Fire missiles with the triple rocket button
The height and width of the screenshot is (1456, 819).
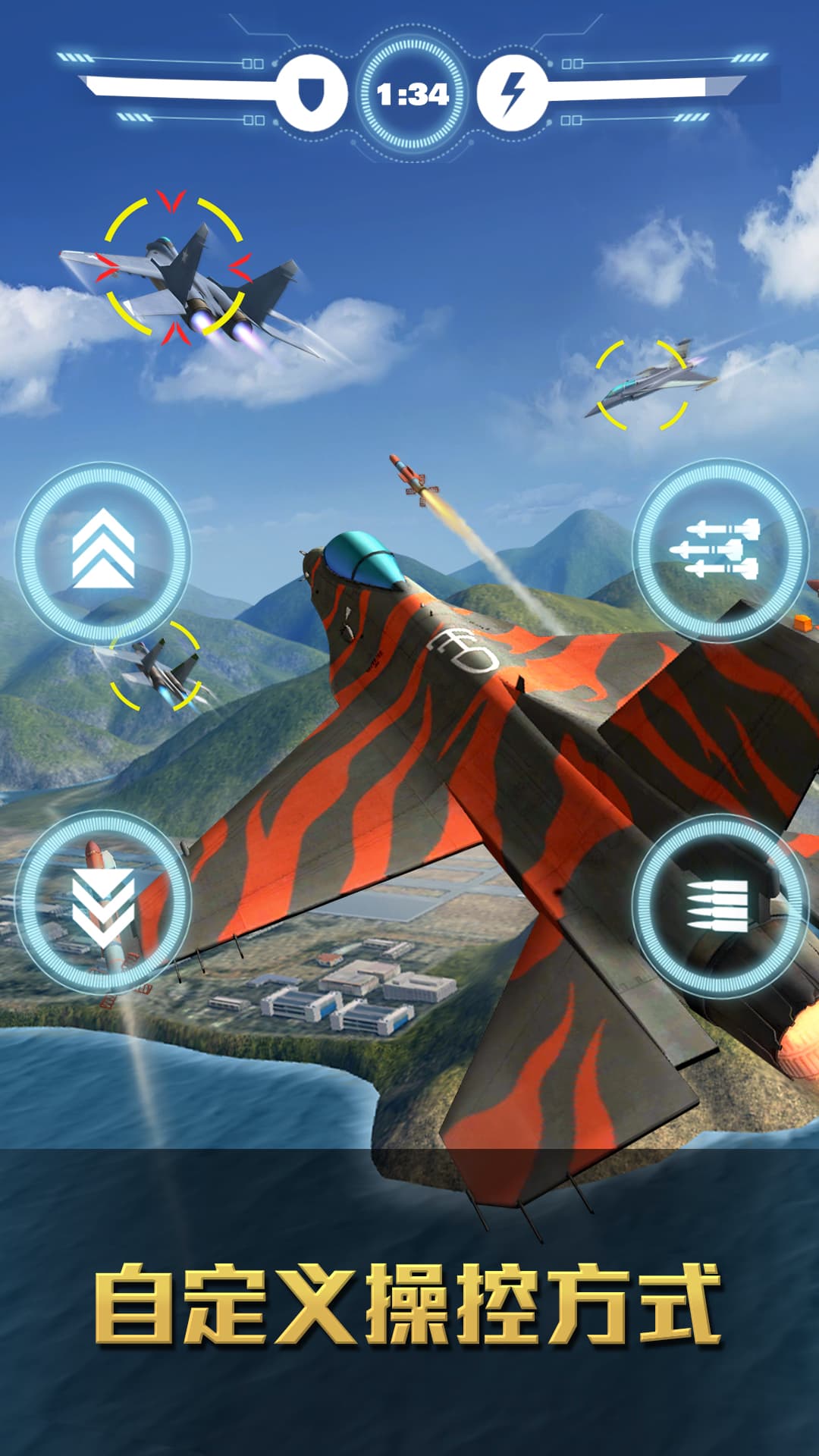click(x=719, y=549)
